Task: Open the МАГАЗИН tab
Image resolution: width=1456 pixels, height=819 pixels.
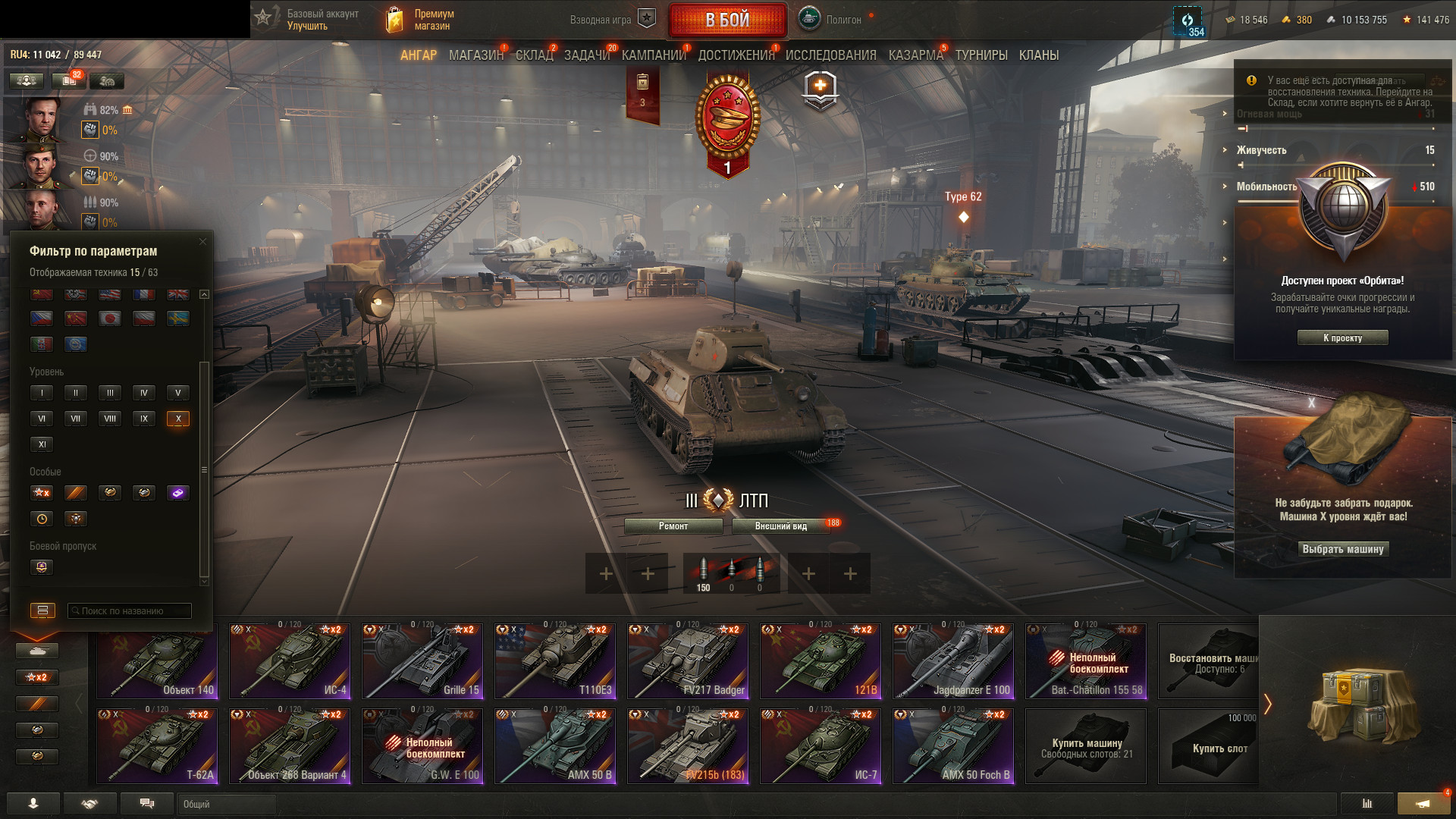Action: (x=475, y=55)
